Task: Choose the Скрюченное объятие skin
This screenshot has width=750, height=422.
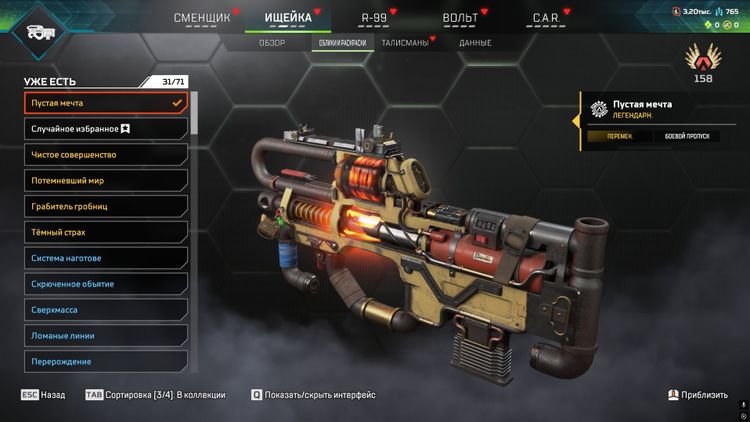Action: click(106, 284)
